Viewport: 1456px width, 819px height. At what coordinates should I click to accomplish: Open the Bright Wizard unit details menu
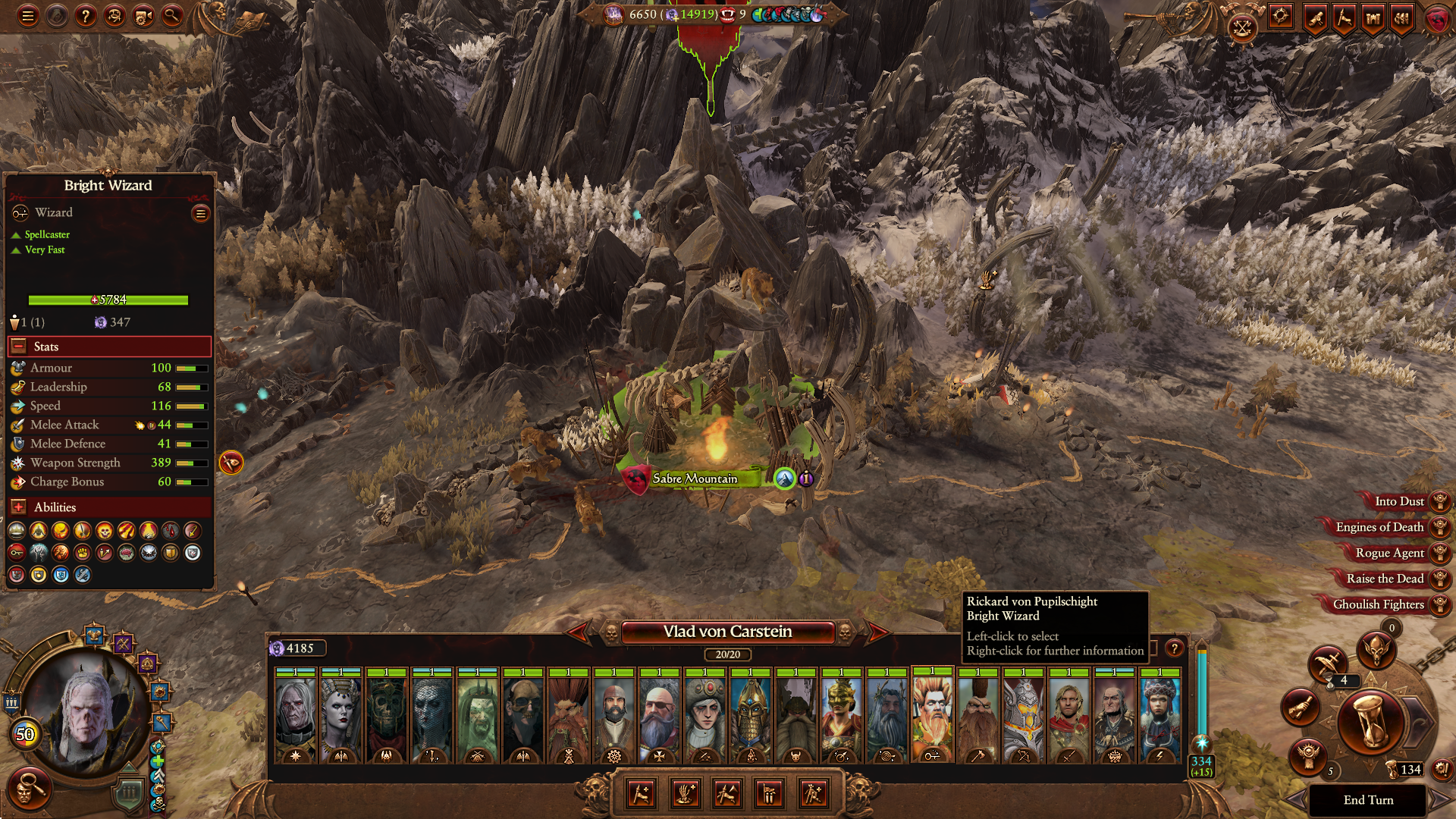point(201,214)
